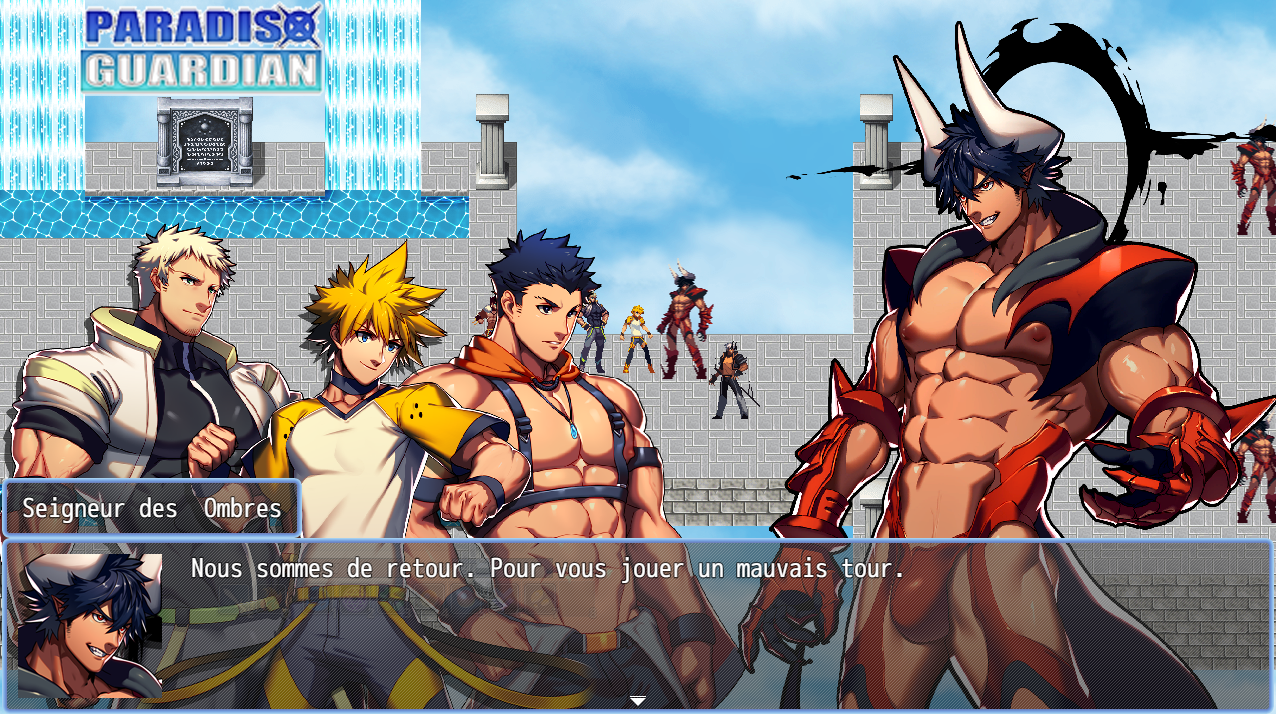The height and width of the screenshot is (714, 1276).
Task: Click the white continue arrow in dialogue box
Action: (638, 700)
